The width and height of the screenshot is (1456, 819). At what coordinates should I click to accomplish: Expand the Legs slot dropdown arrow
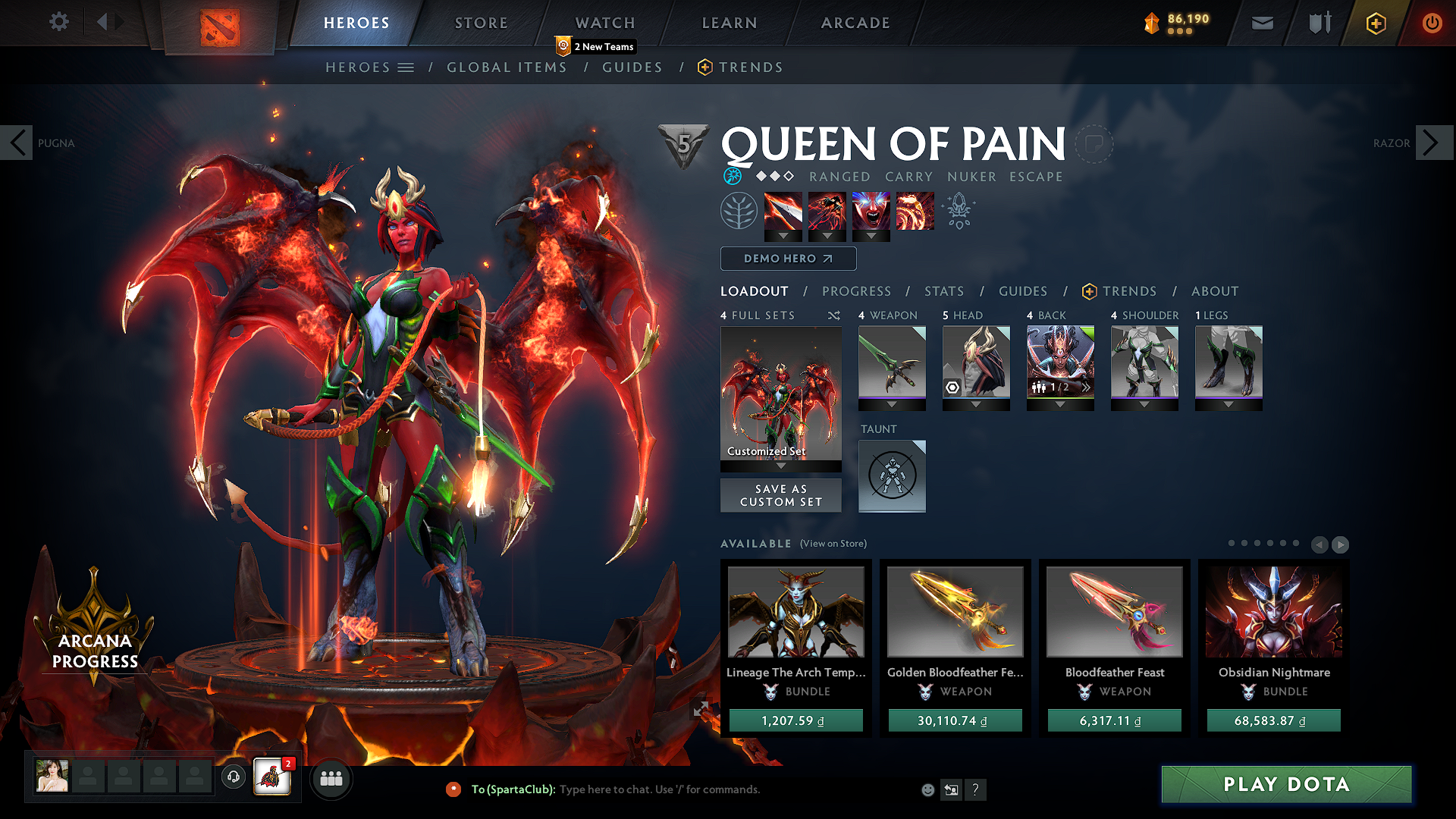(1228, 404)
